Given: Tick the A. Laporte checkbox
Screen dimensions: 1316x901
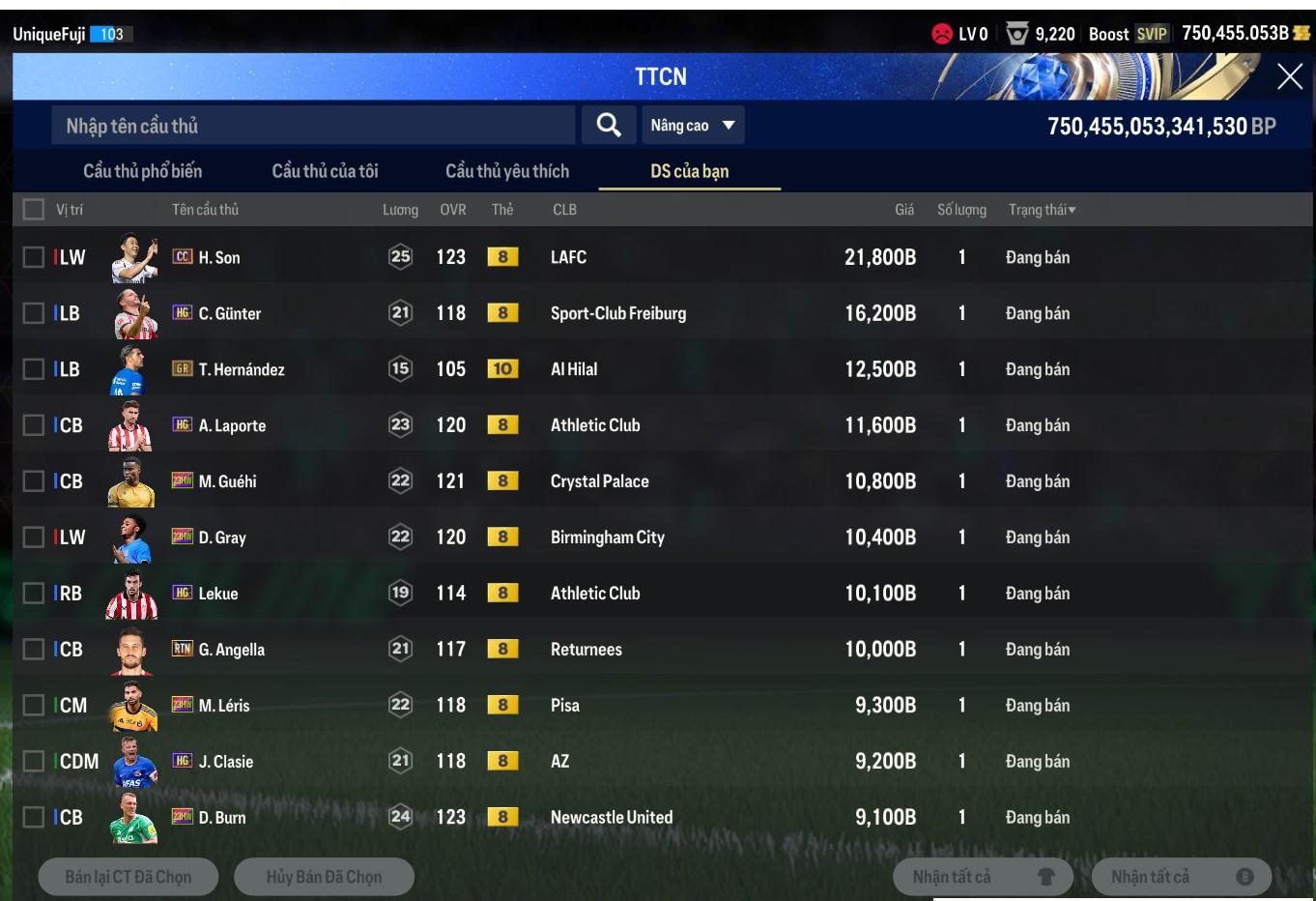Looking at the screenshot, I should (34, 425).
